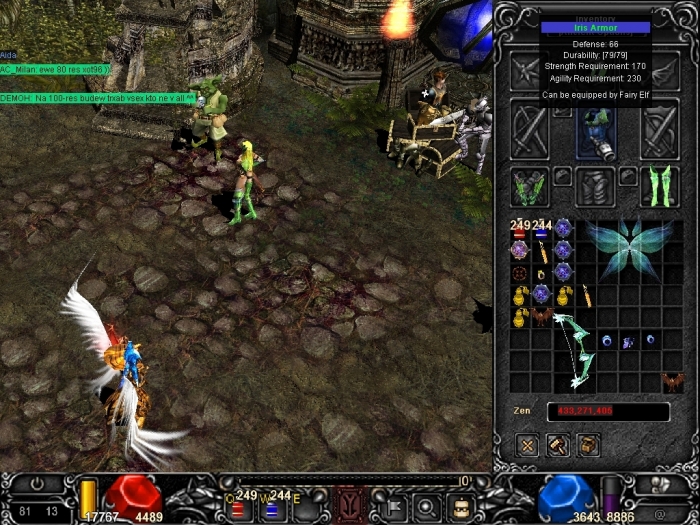The height and width of the screenshot is (525, 700).
Task: Use the blue mana potion on the hotbar
Action: point(270,508)
